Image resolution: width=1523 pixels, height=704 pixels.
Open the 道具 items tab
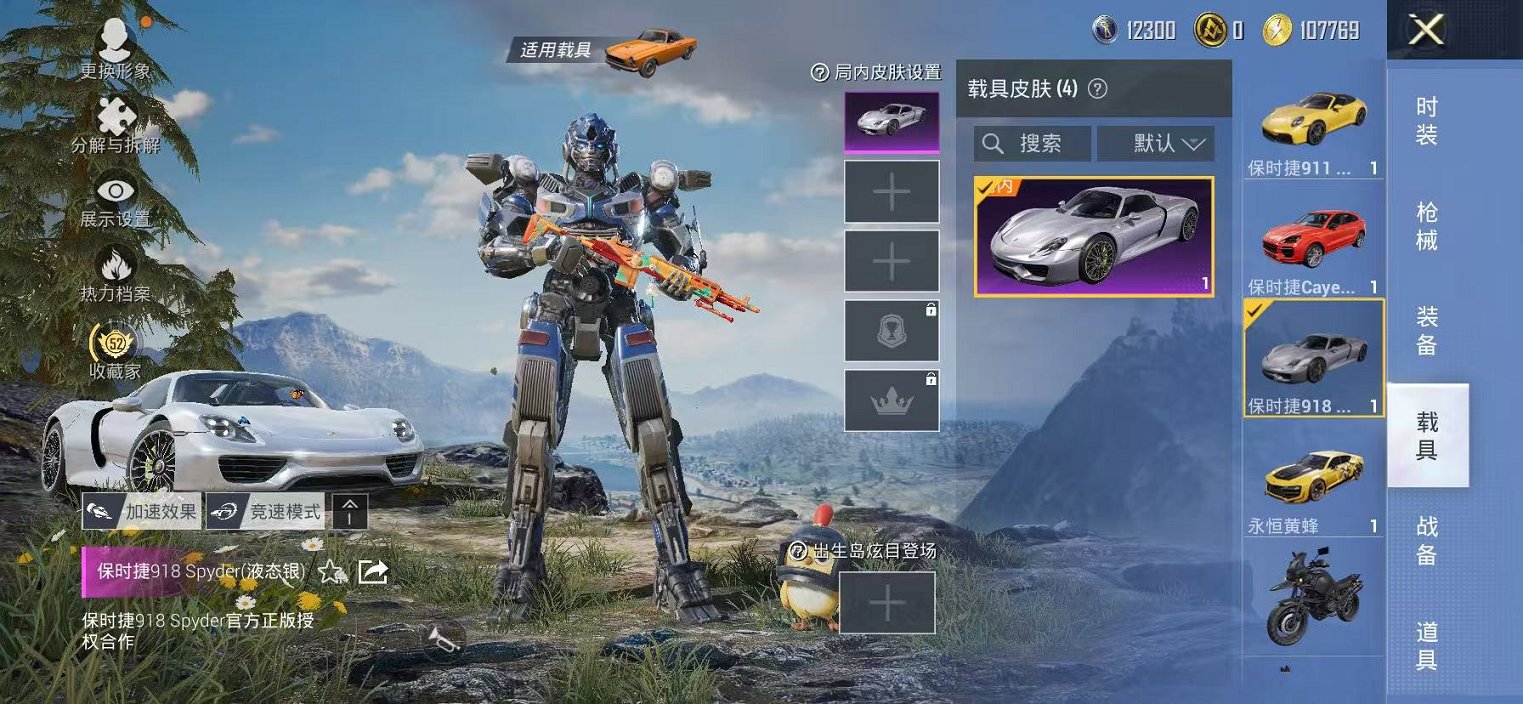point(1427,645)
